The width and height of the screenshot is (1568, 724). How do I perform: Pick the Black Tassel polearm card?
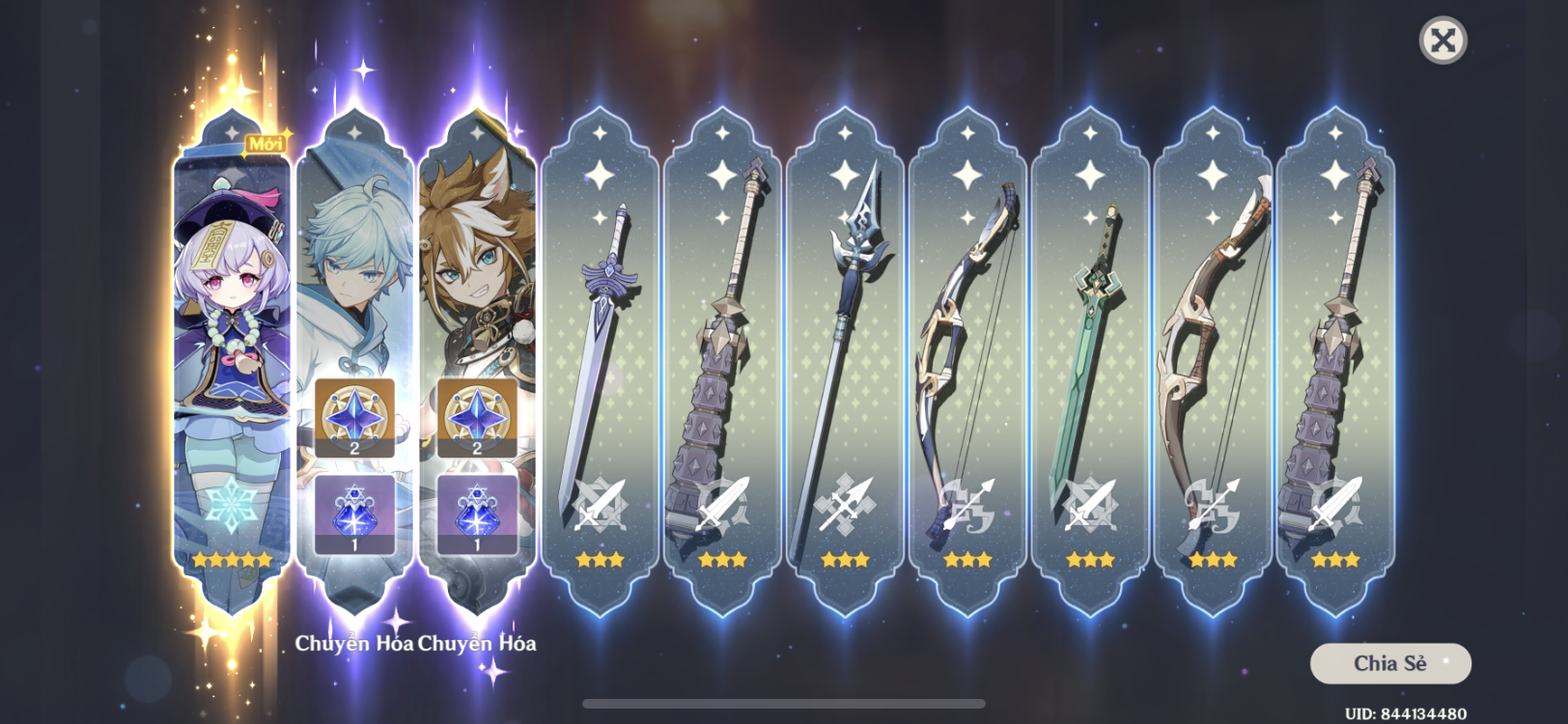coord(845,367)
